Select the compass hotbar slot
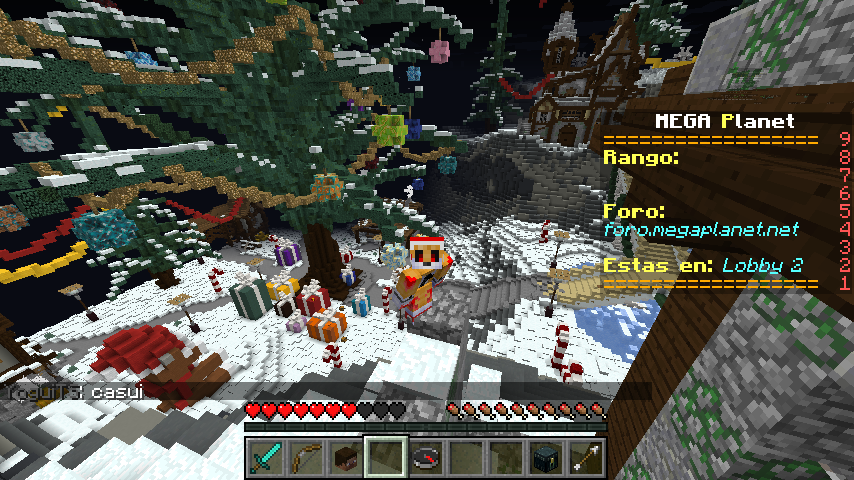This screenshot has width=854, height=480. pyautogui.click(x=425, y=457)
